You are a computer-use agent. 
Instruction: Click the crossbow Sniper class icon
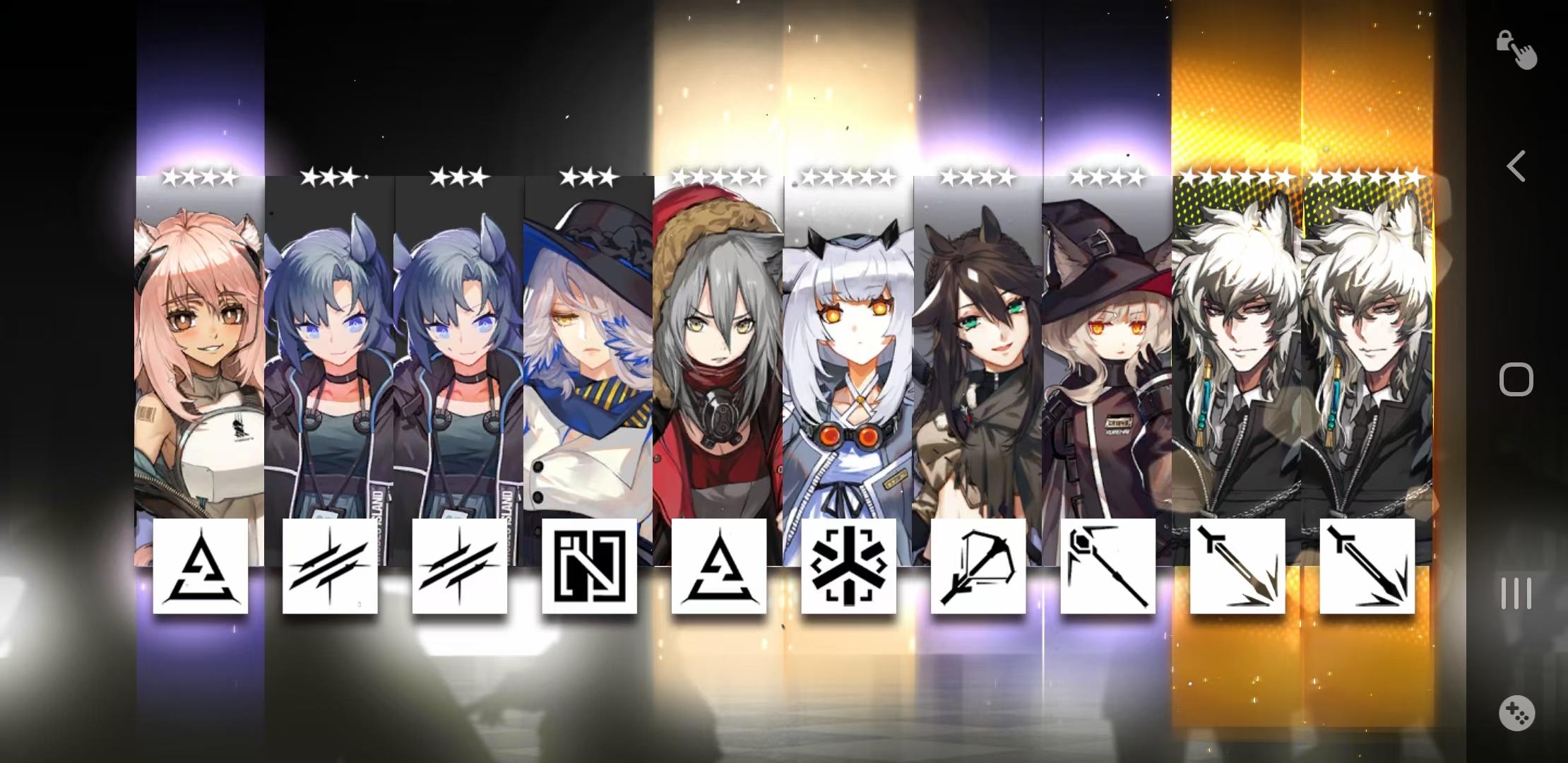pyautogui.click(x=977, y=569)
